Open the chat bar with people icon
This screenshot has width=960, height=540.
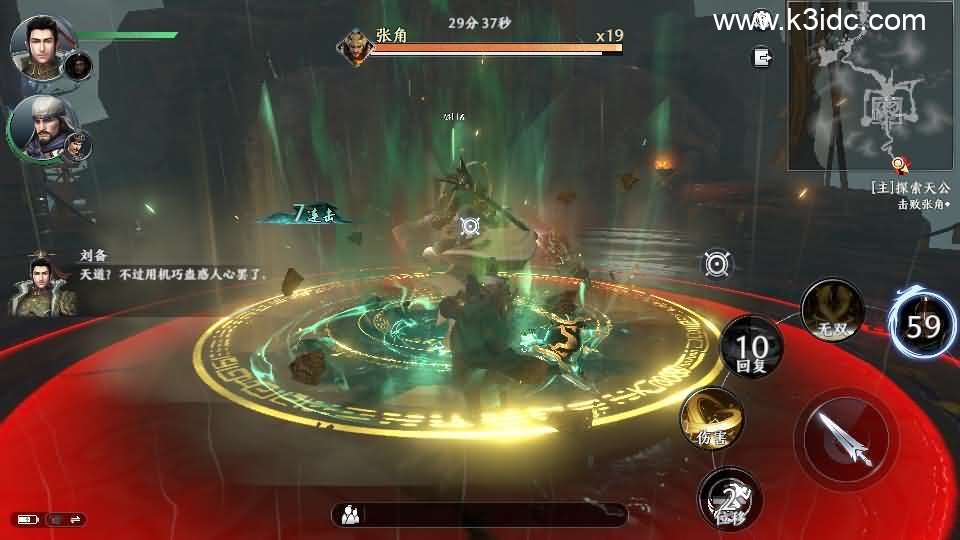[x=480, y=514]
